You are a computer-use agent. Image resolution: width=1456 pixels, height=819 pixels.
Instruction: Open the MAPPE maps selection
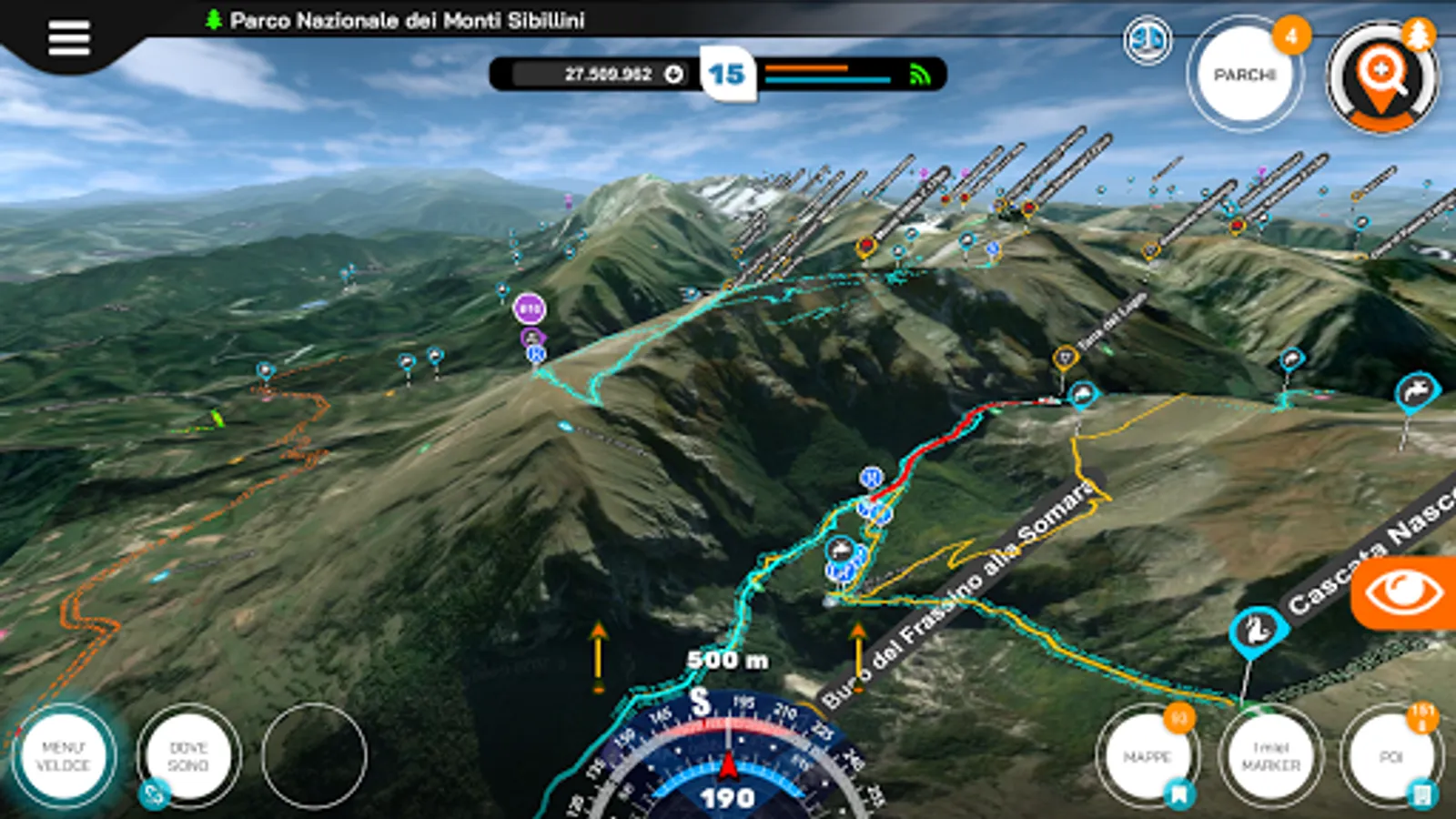point(1147,756)
